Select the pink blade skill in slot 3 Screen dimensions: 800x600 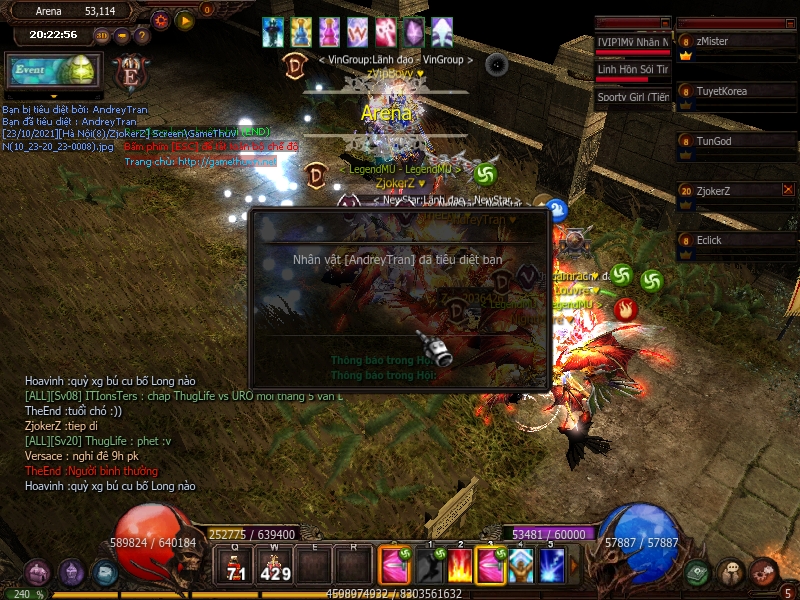click(491, 566)
